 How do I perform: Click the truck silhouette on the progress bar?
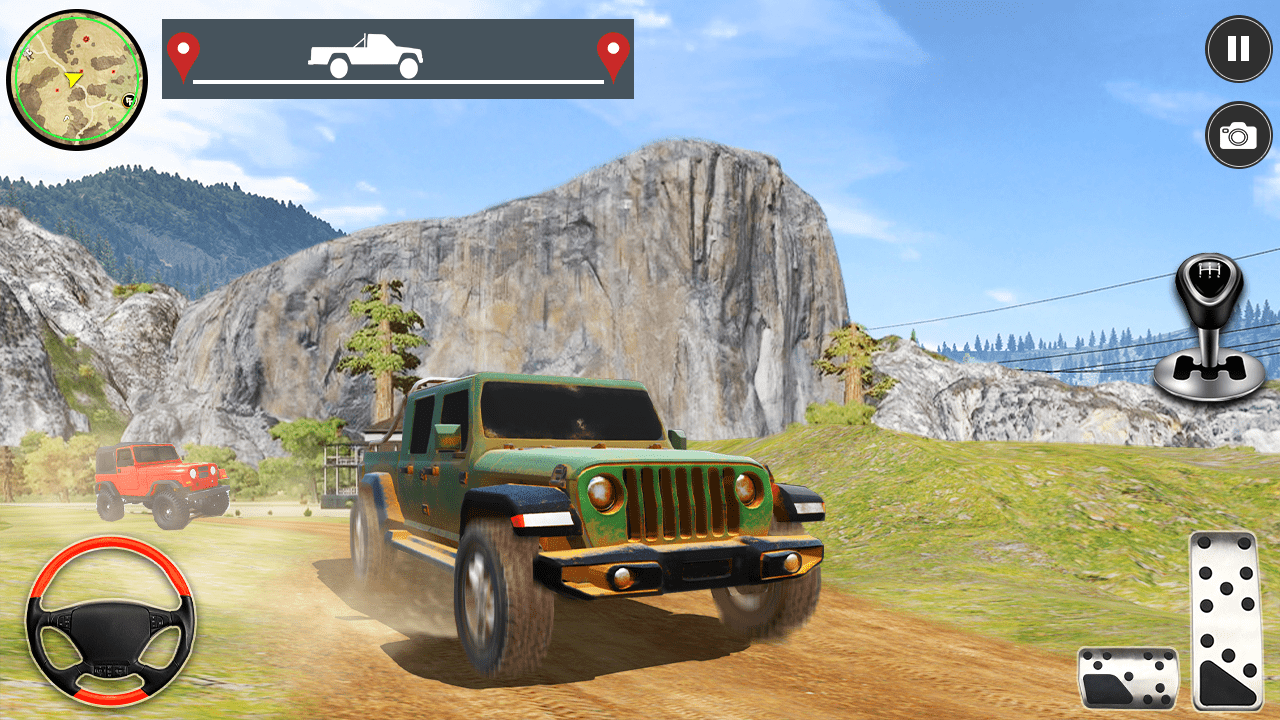coord(367,55)
